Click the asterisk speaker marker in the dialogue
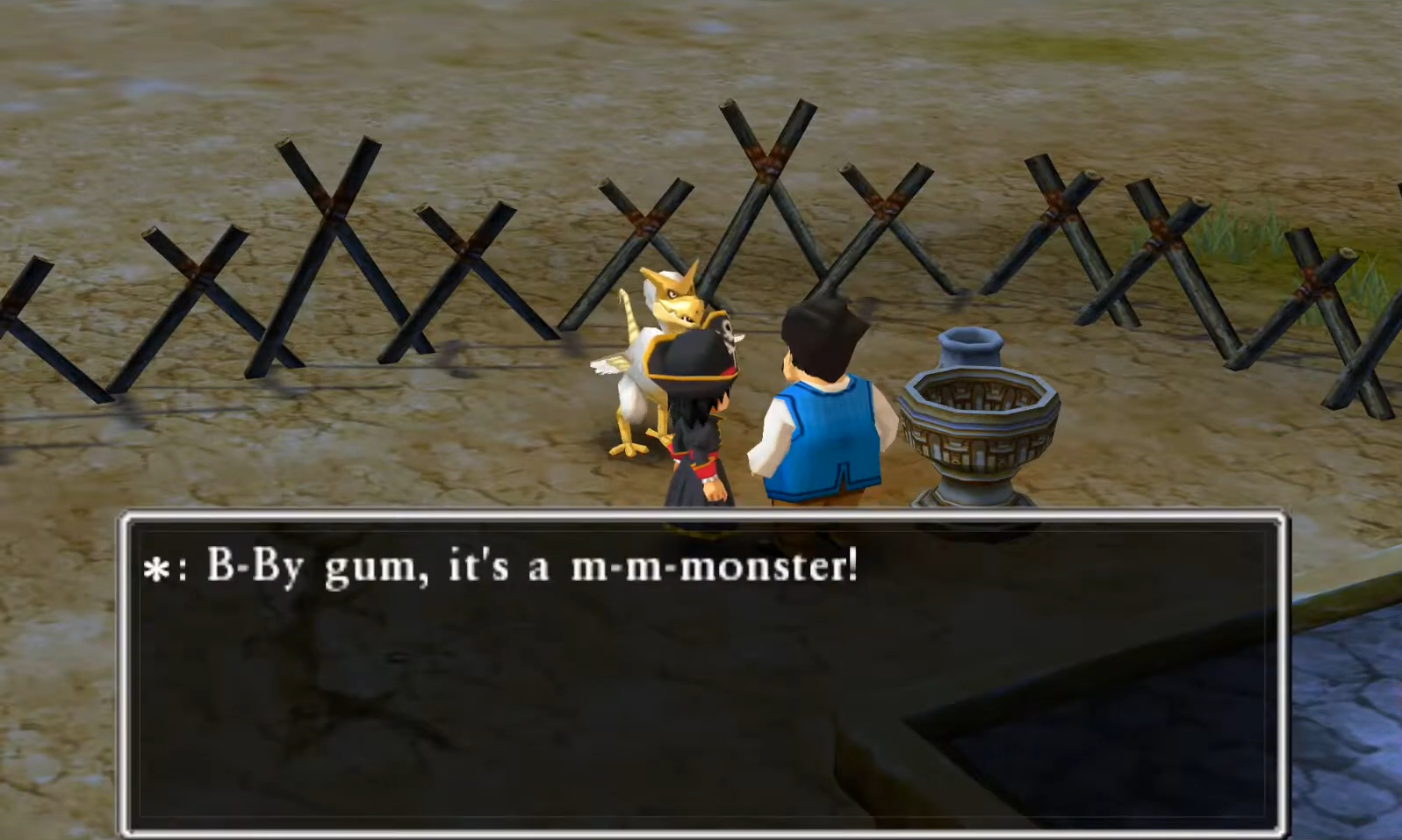The height and width of the screenshot is (840, 1402). click(159, 569)
